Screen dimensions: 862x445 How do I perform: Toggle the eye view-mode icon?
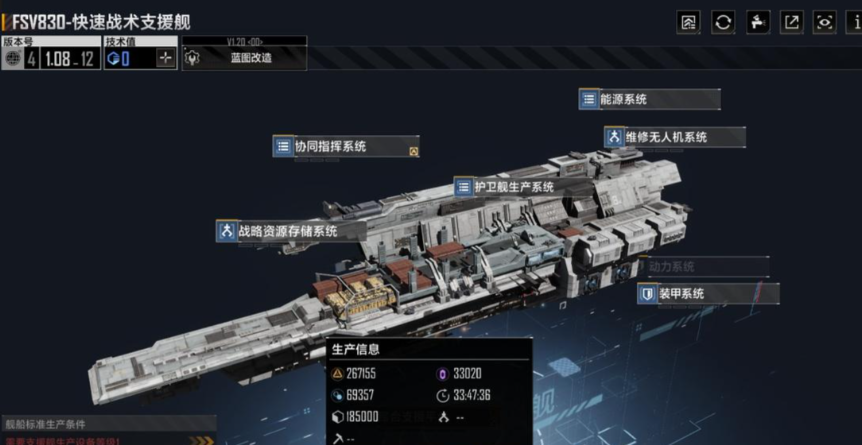[825, 22]
